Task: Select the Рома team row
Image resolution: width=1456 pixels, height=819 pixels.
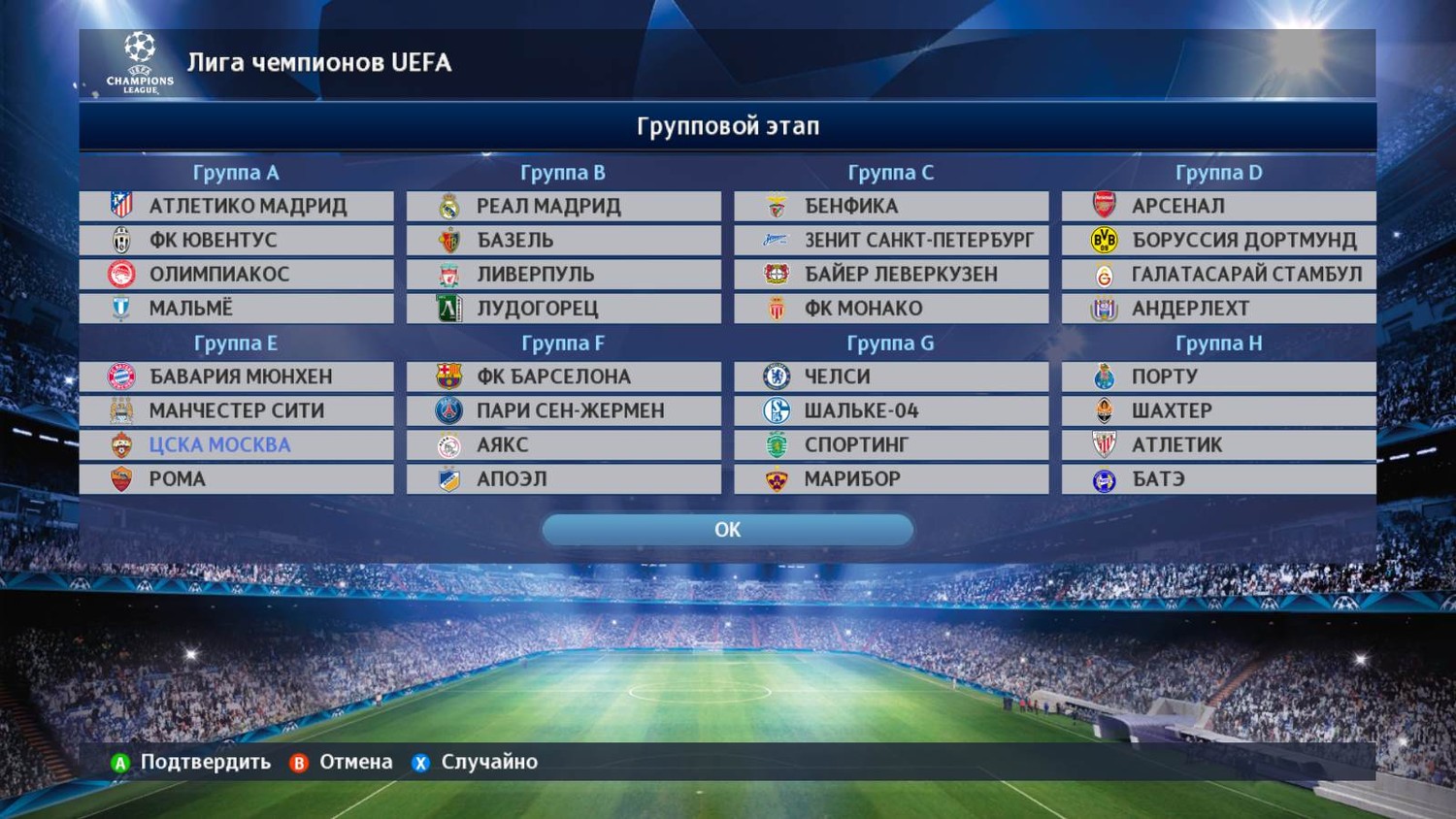Action: (237, 478)
